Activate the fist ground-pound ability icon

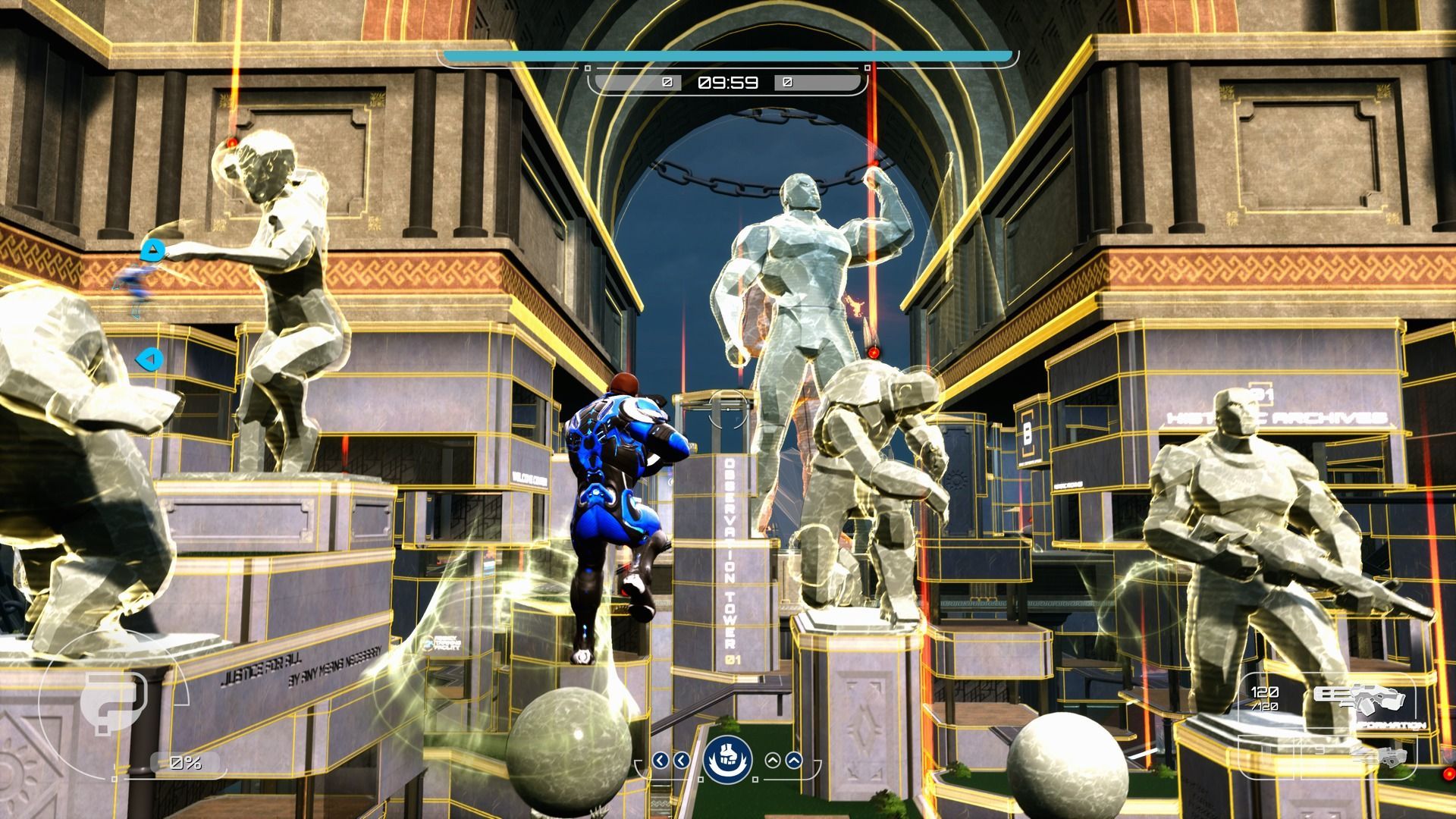point(728,759)
